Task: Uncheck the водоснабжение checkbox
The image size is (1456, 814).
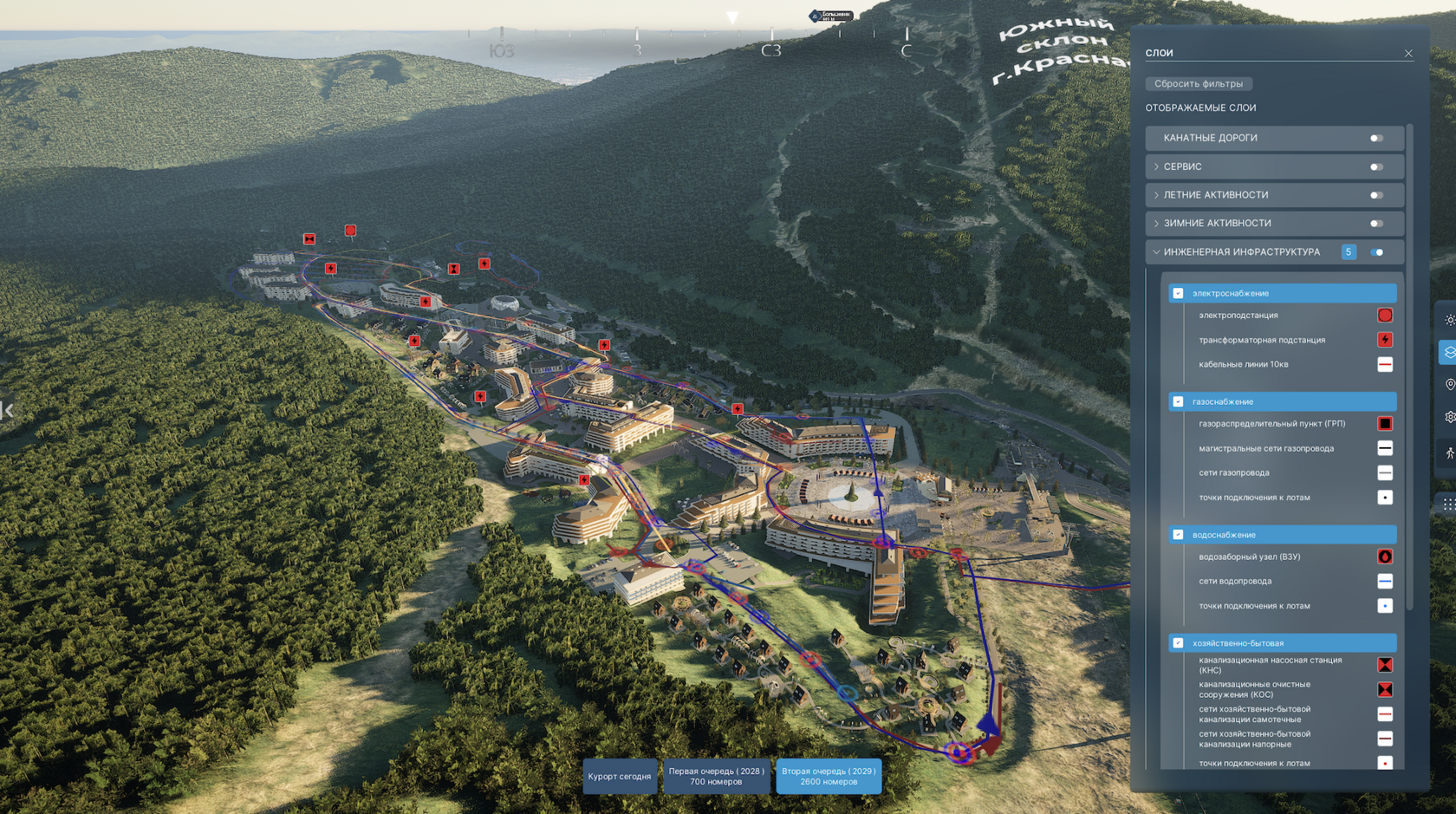Action: pyautogui.click(x=1178, y=535)
